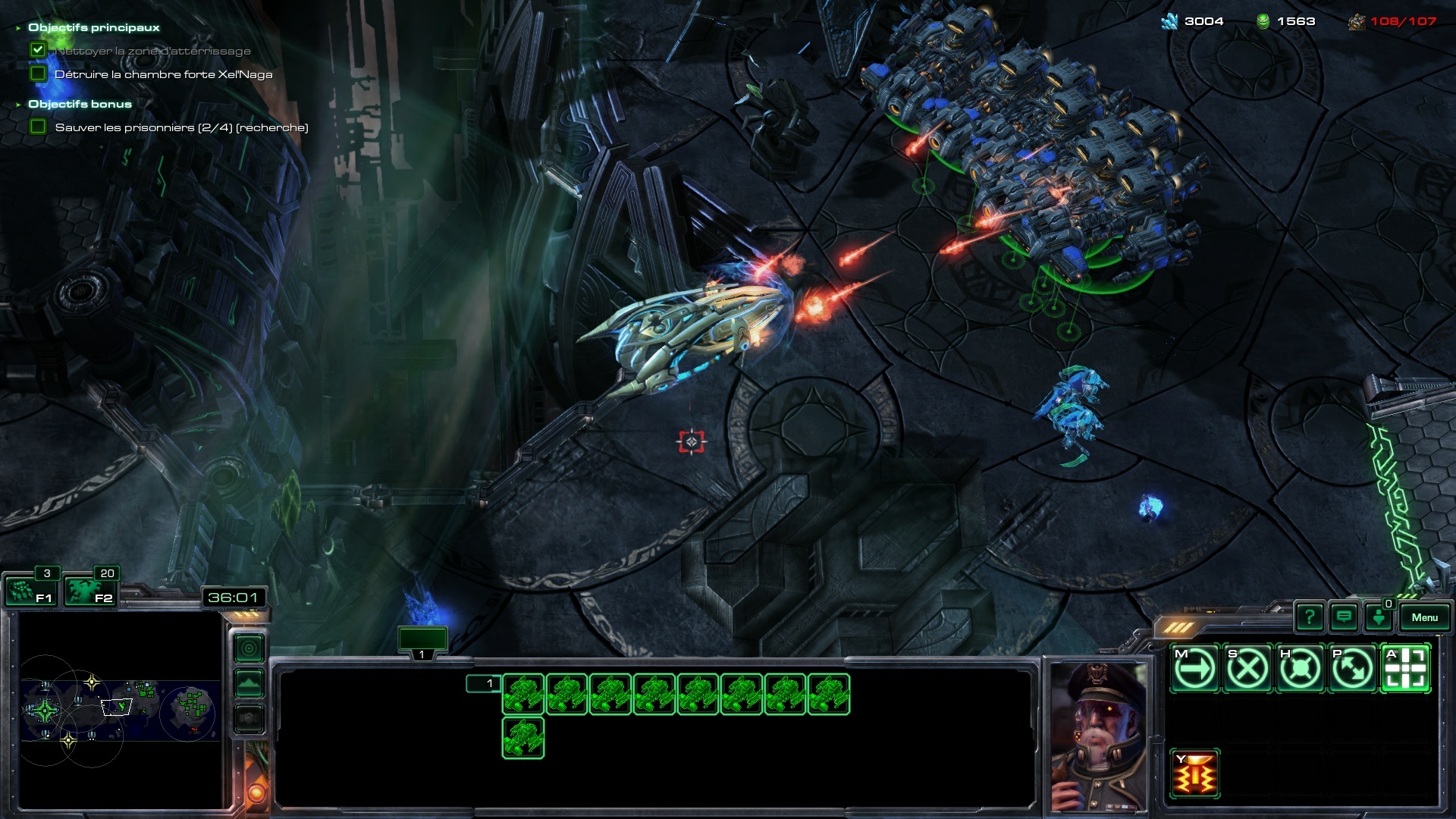Collapse the Objectifs bonus list
The image size is (1456, 819).
pyautogui.click(x=18, y=105)
